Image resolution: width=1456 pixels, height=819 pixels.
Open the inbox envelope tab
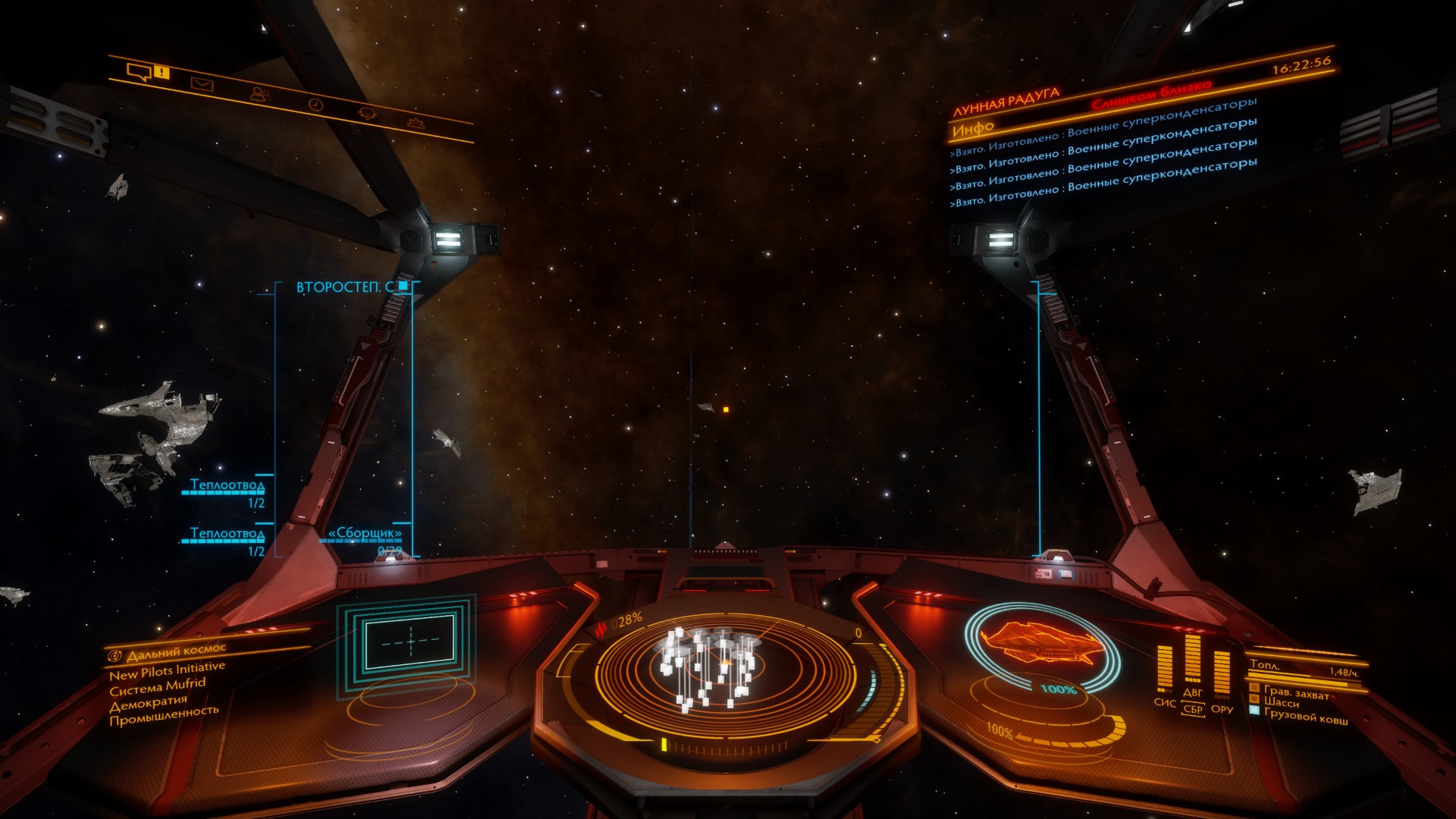coord(202,83)
